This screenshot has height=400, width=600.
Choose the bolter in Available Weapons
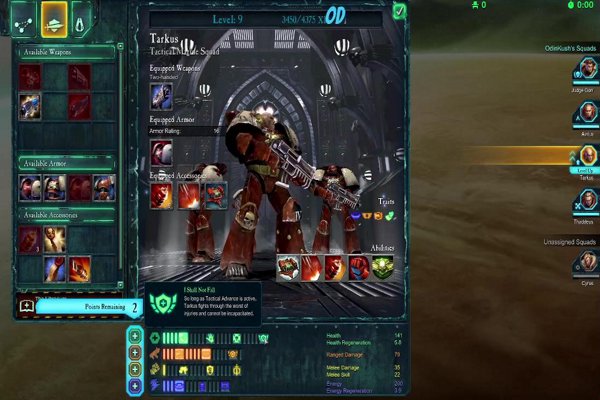30,104
